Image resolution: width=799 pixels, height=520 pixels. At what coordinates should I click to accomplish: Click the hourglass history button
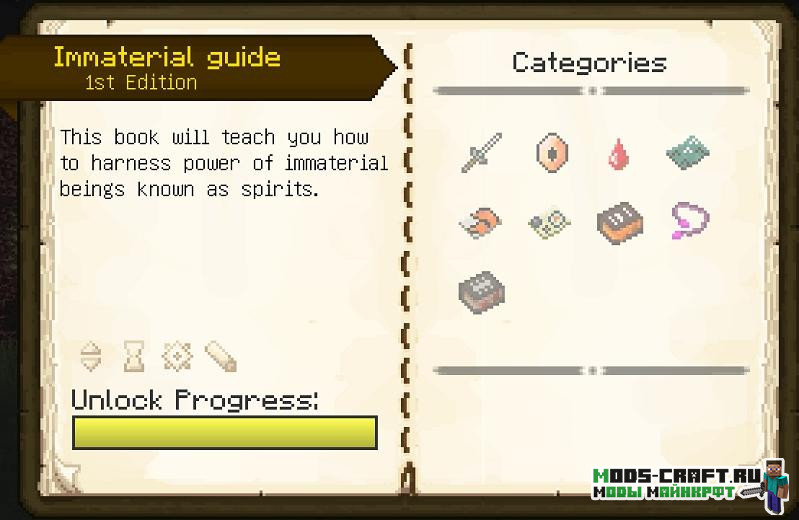coord(133,355)
